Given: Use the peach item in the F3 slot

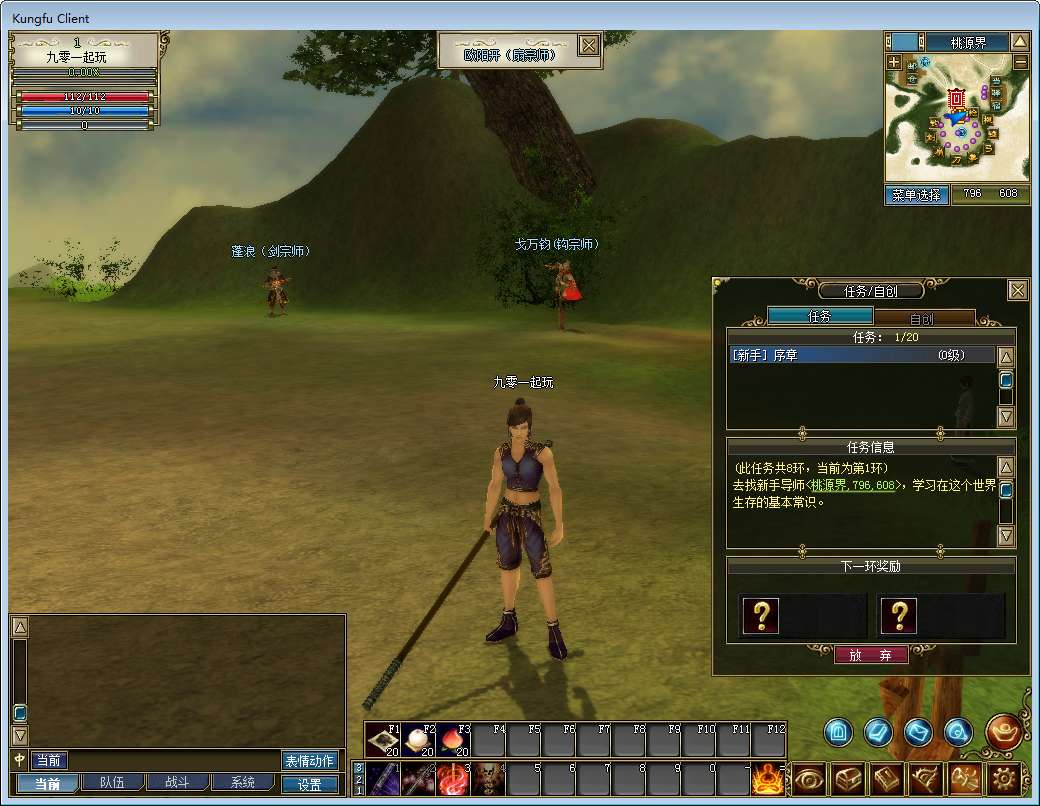Looking at the screenshot, I should click(453, 741).
